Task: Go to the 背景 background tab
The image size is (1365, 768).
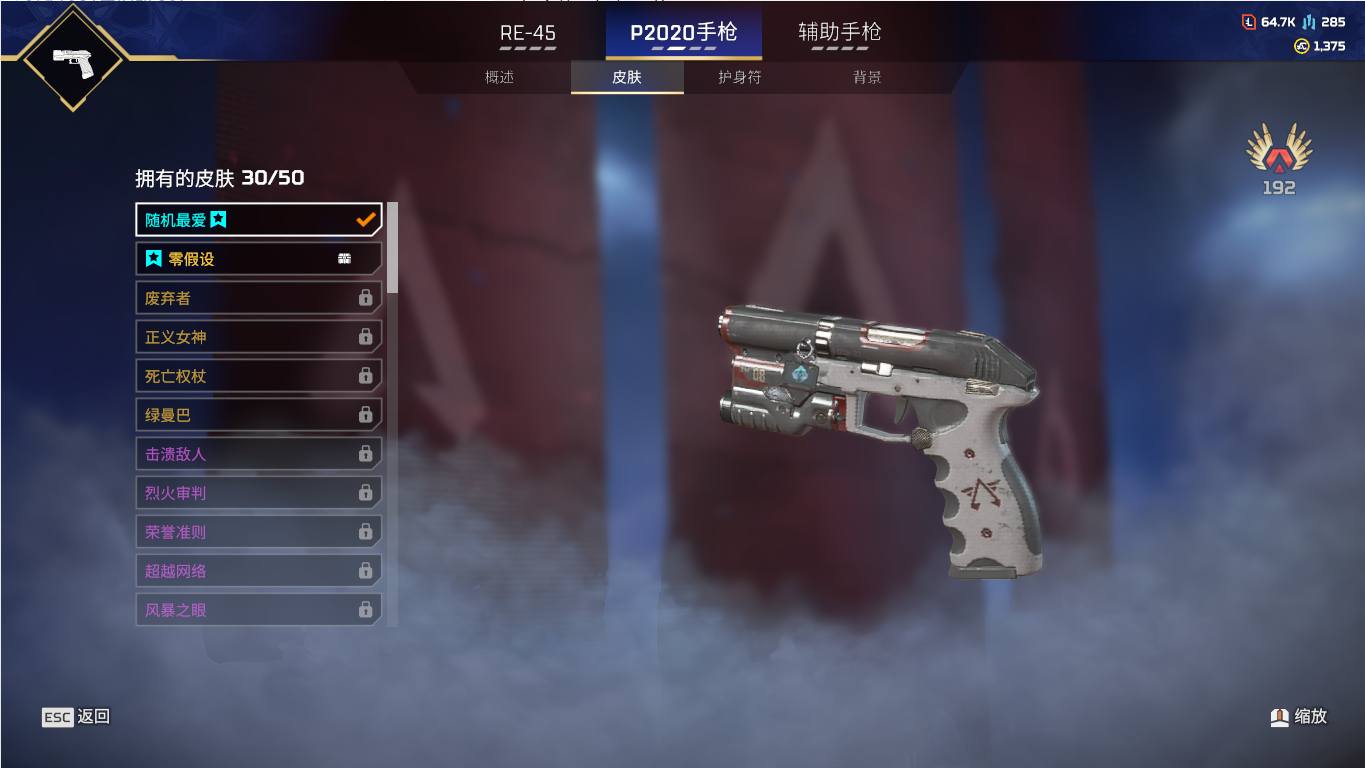Action: point(867,77)
